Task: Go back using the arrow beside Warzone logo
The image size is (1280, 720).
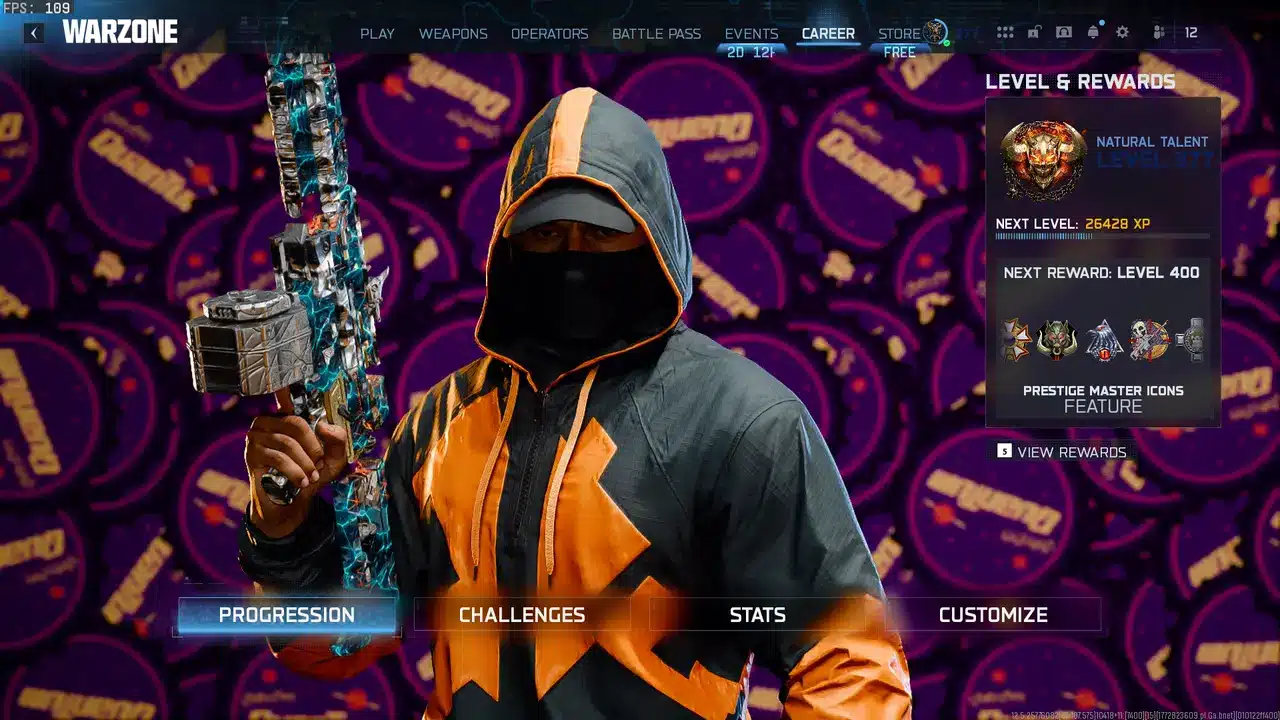Action: [34, 33]
